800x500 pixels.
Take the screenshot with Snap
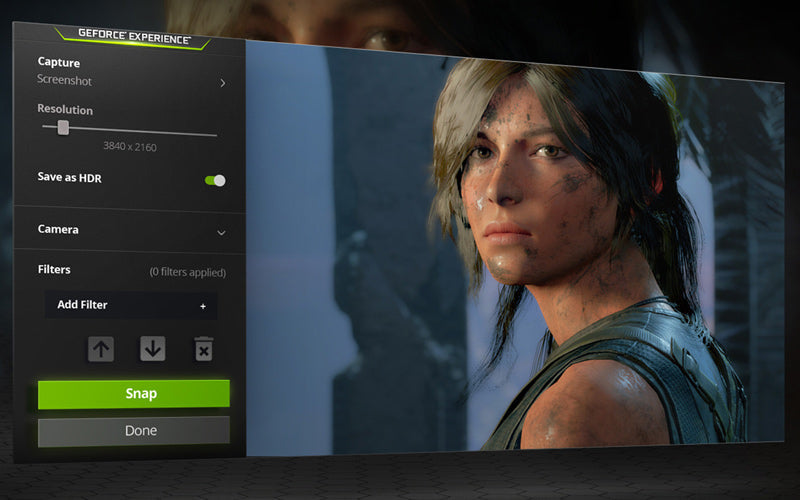tap(134, 394)
